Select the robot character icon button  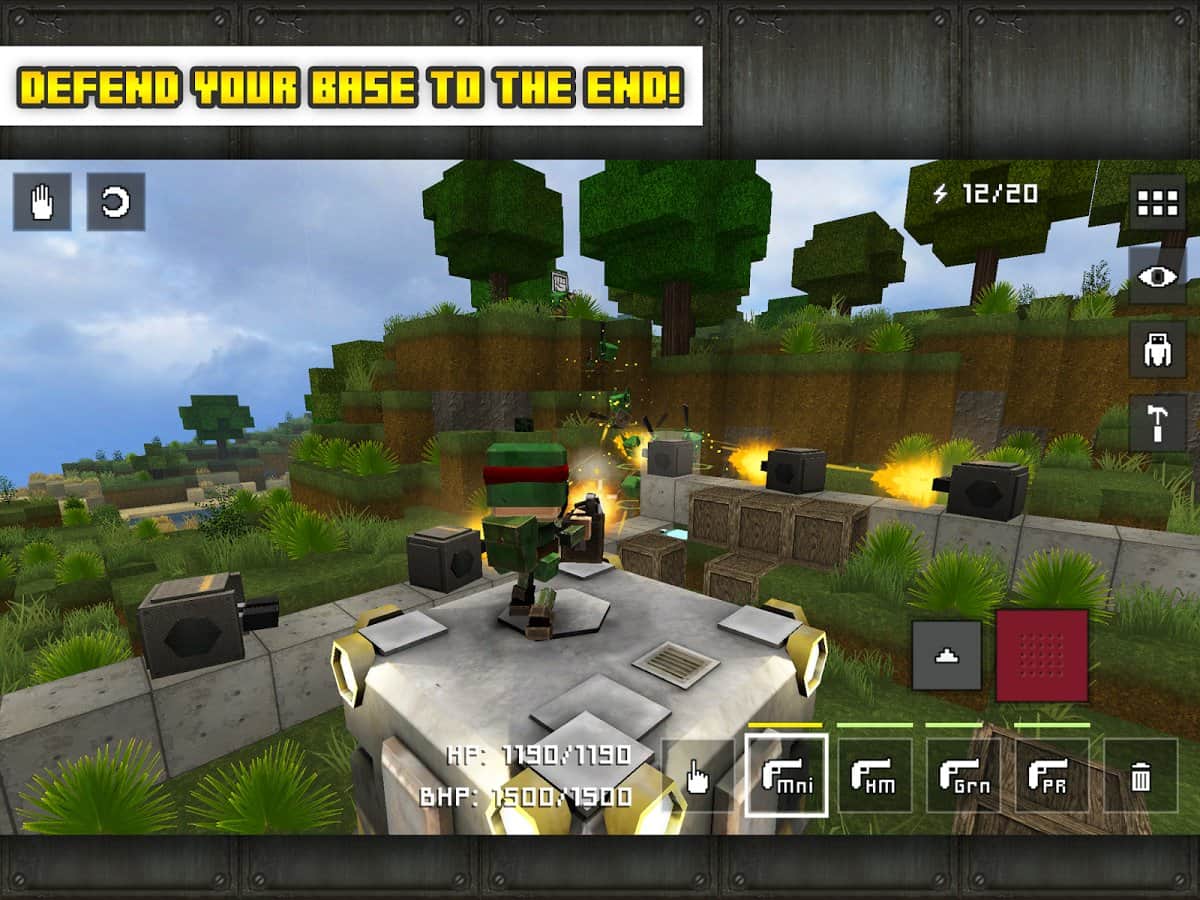click(1157, 349)
